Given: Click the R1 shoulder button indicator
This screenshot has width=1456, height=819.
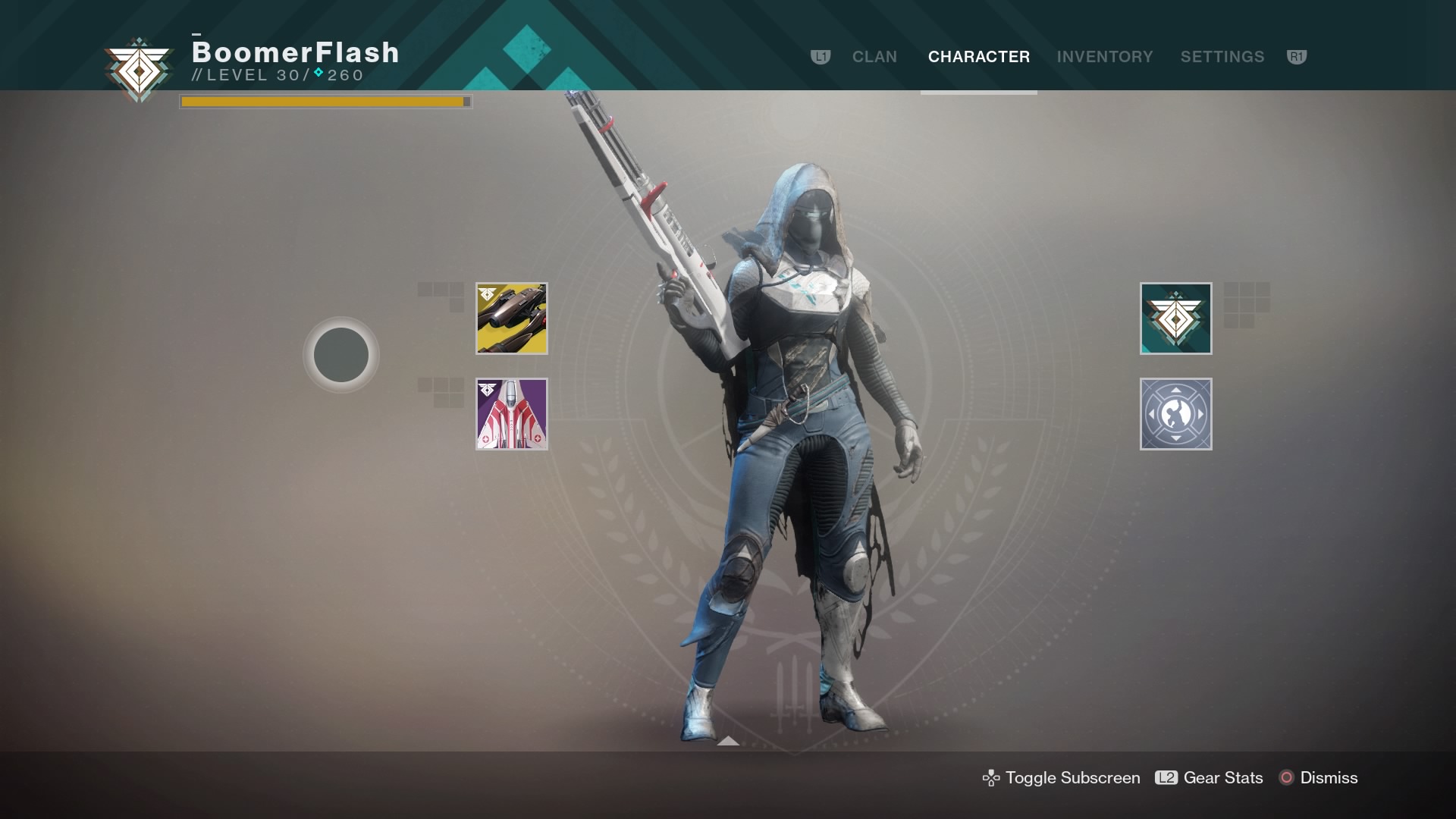Looking at the screenshot, I should [x=1297, y=56].
